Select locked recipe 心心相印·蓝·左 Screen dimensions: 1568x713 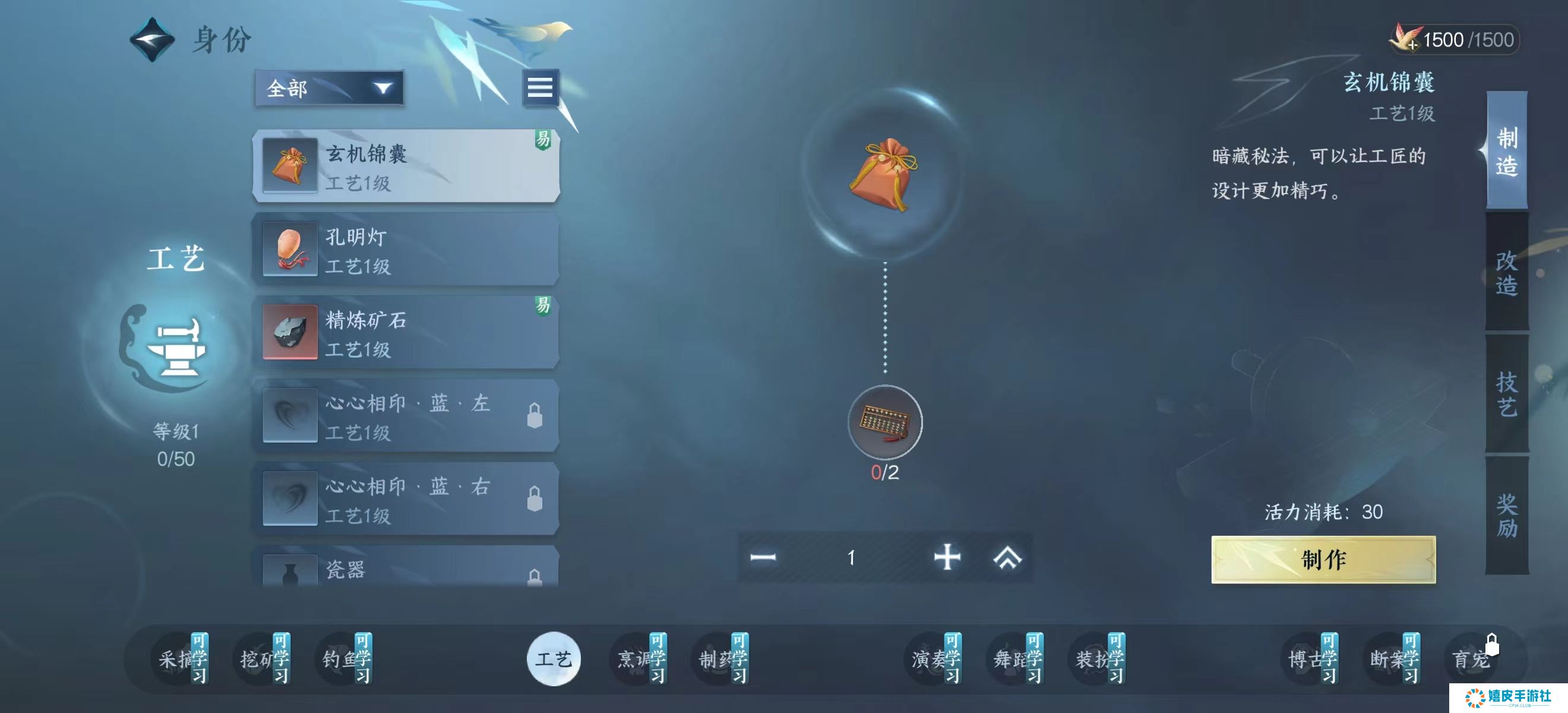[x=406, y=416]
